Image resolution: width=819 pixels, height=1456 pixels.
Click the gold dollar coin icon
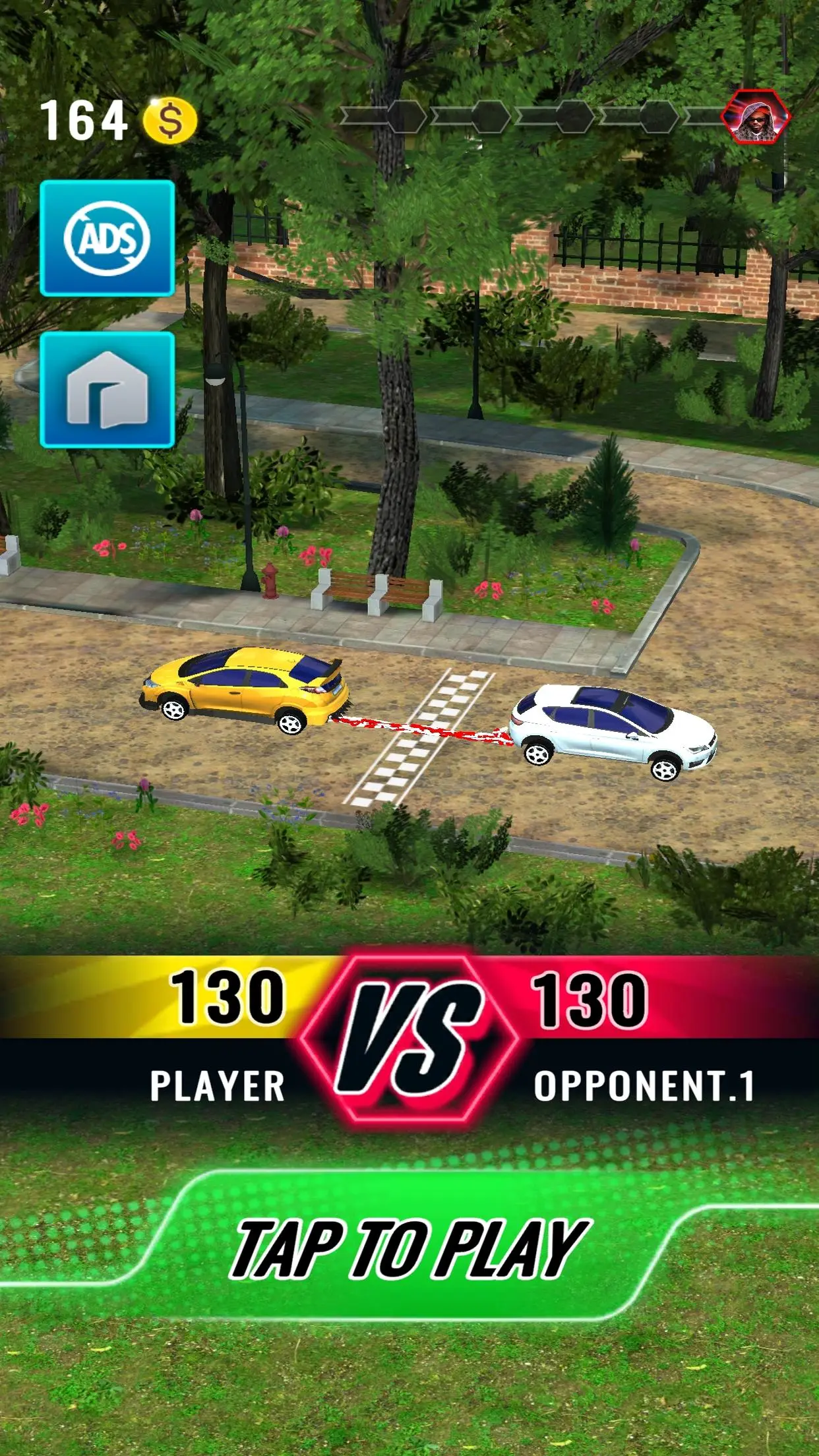tap(170, 121)
